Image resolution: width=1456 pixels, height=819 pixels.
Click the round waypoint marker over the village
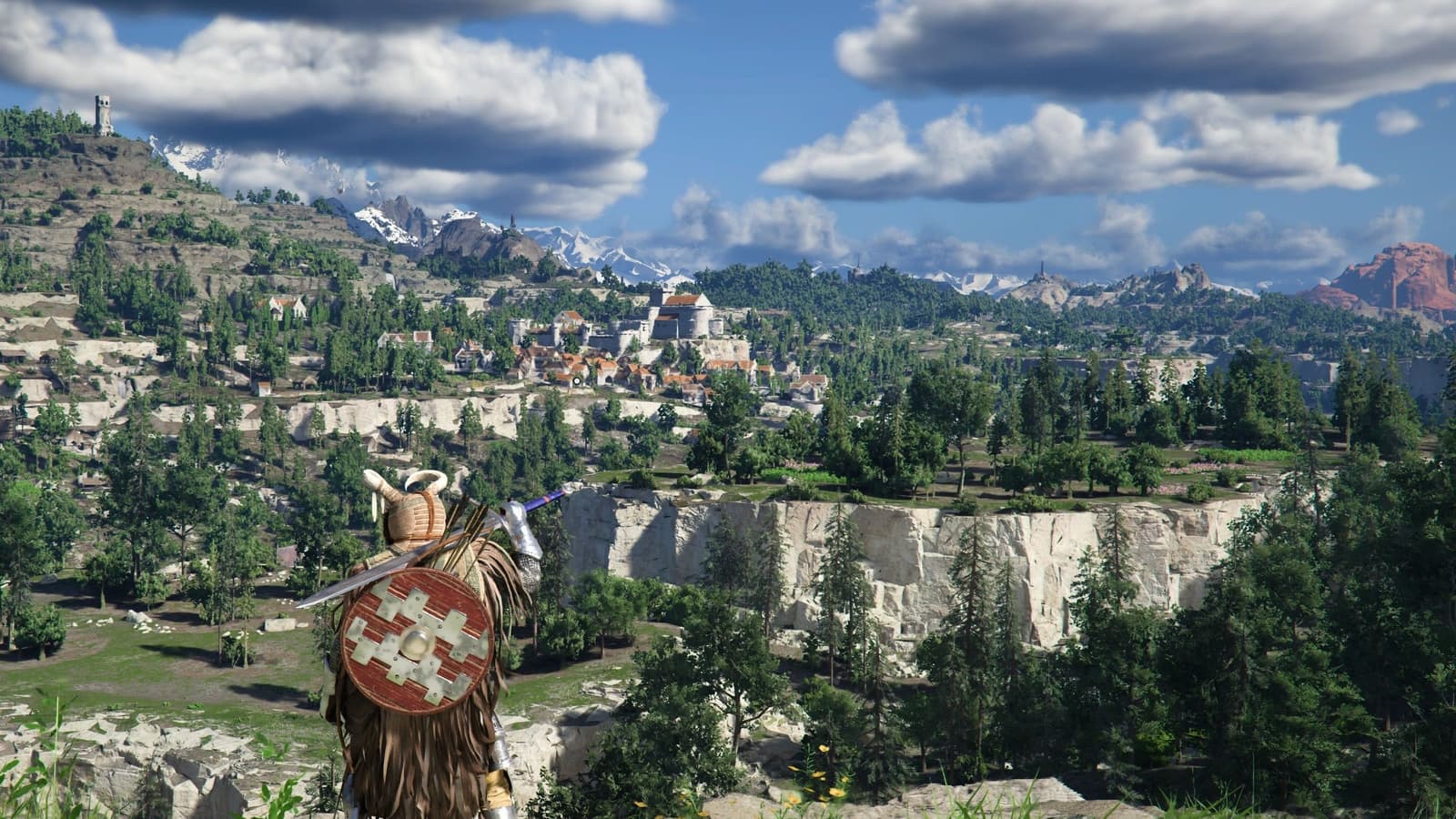(x=577, y=381)
